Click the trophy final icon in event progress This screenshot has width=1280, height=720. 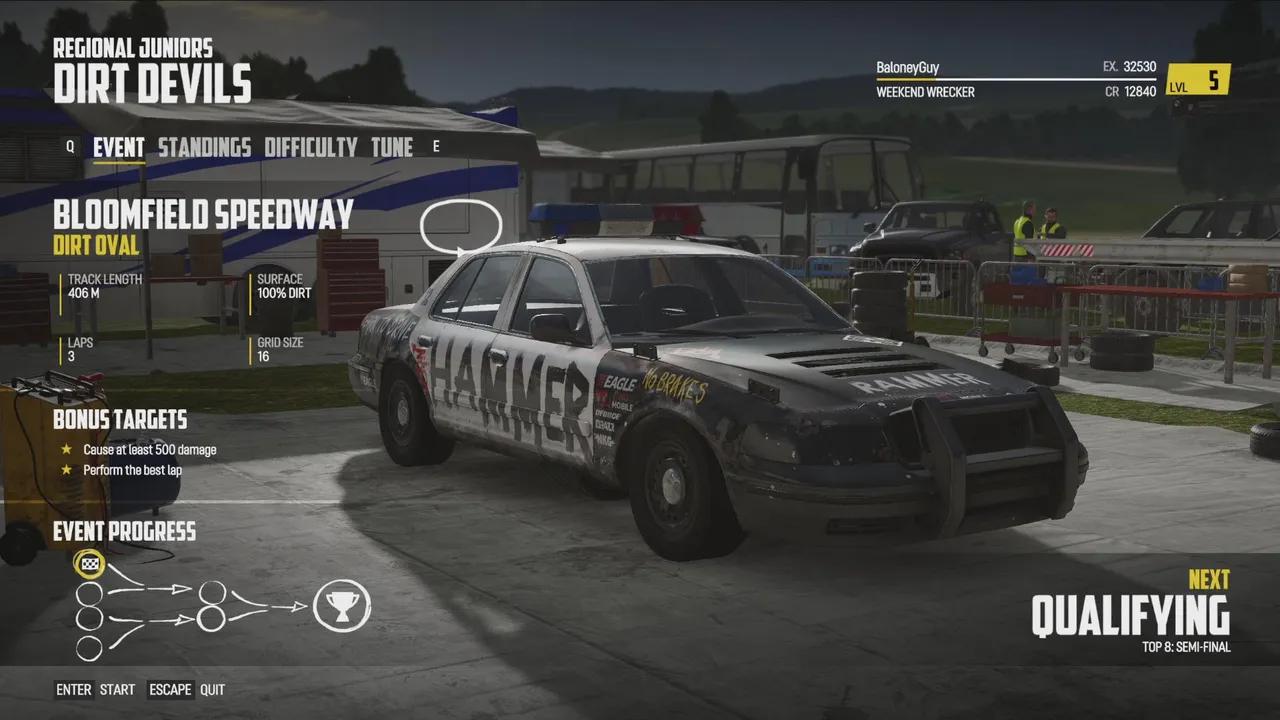(342, 606)
